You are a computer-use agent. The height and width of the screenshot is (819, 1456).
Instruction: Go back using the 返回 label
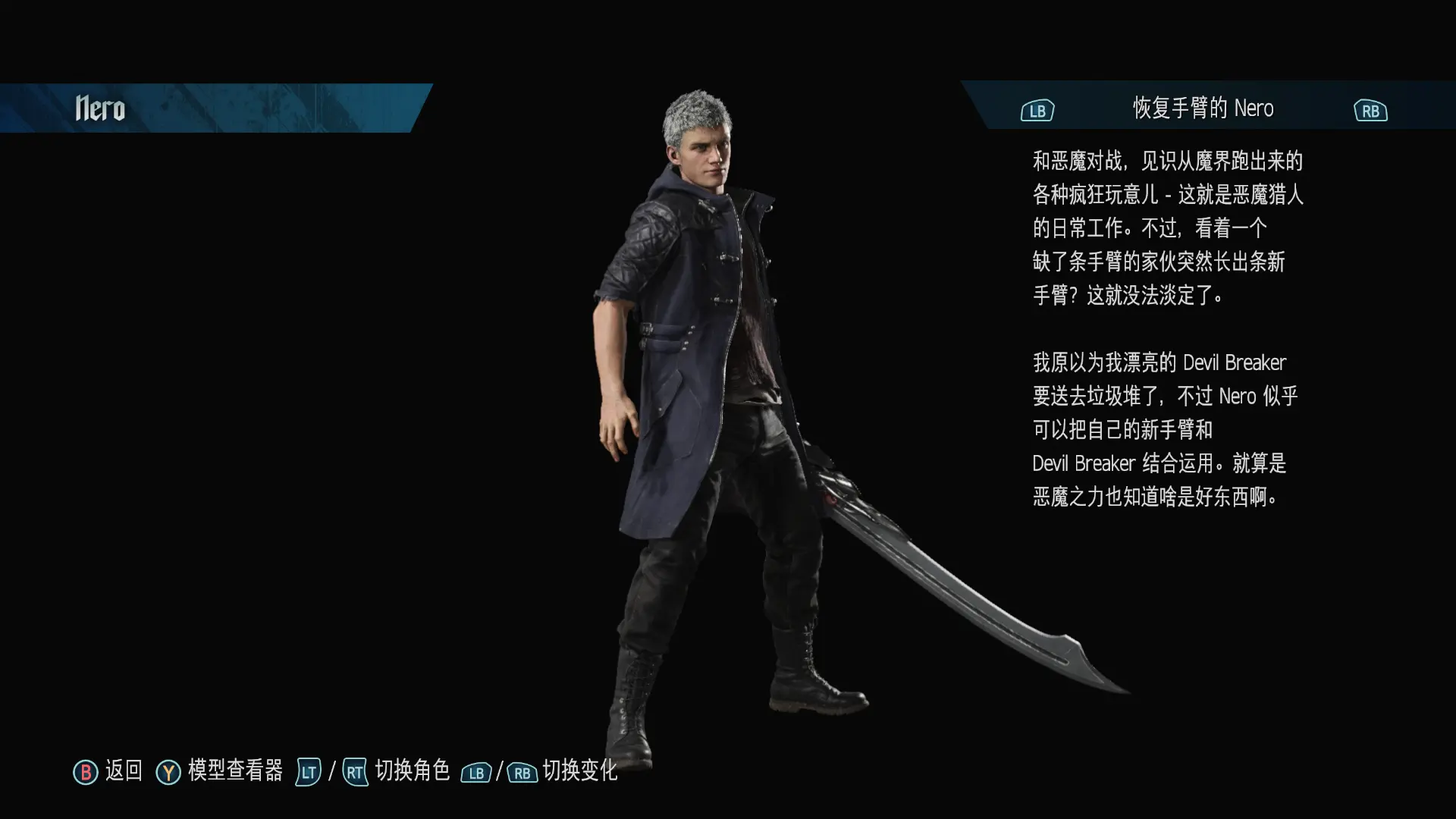(x=124, y=770)
